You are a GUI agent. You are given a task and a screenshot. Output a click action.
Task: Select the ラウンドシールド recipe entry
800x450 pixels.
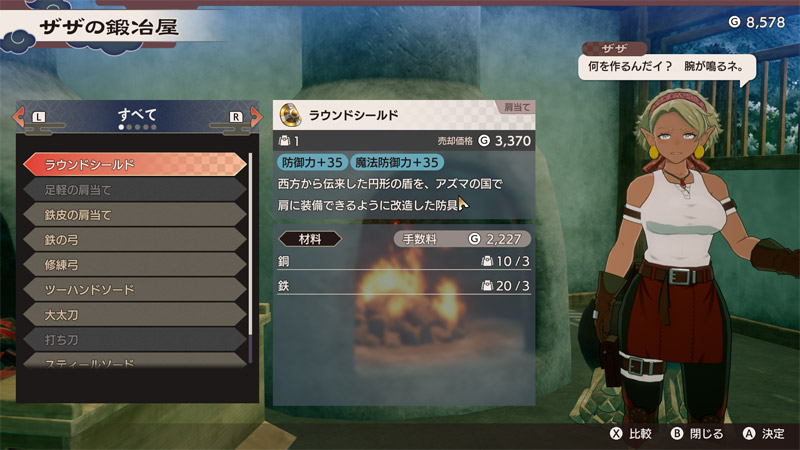pos(133,164)
